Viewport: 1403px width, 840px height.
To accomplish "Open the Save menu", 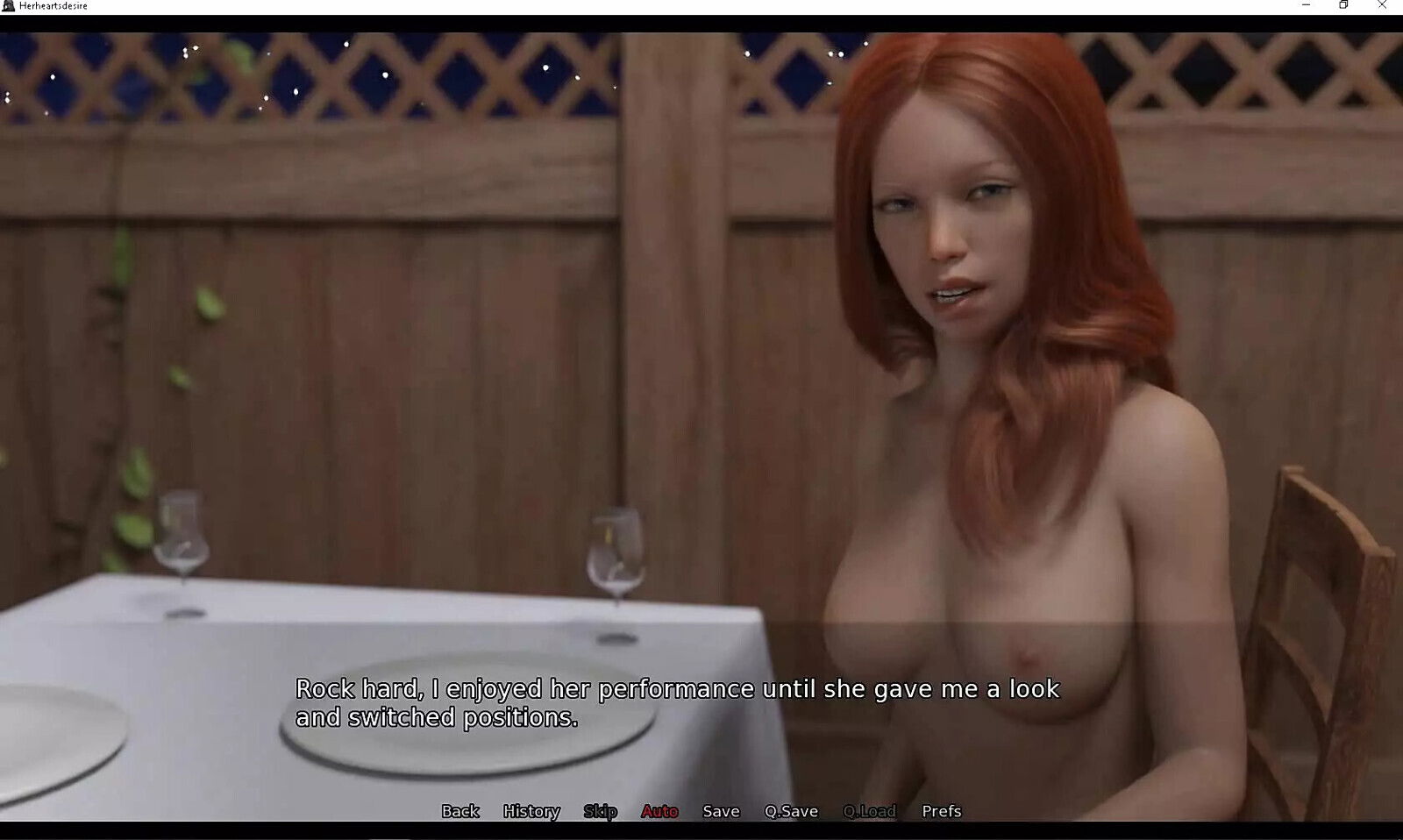I will click(721, 811).
